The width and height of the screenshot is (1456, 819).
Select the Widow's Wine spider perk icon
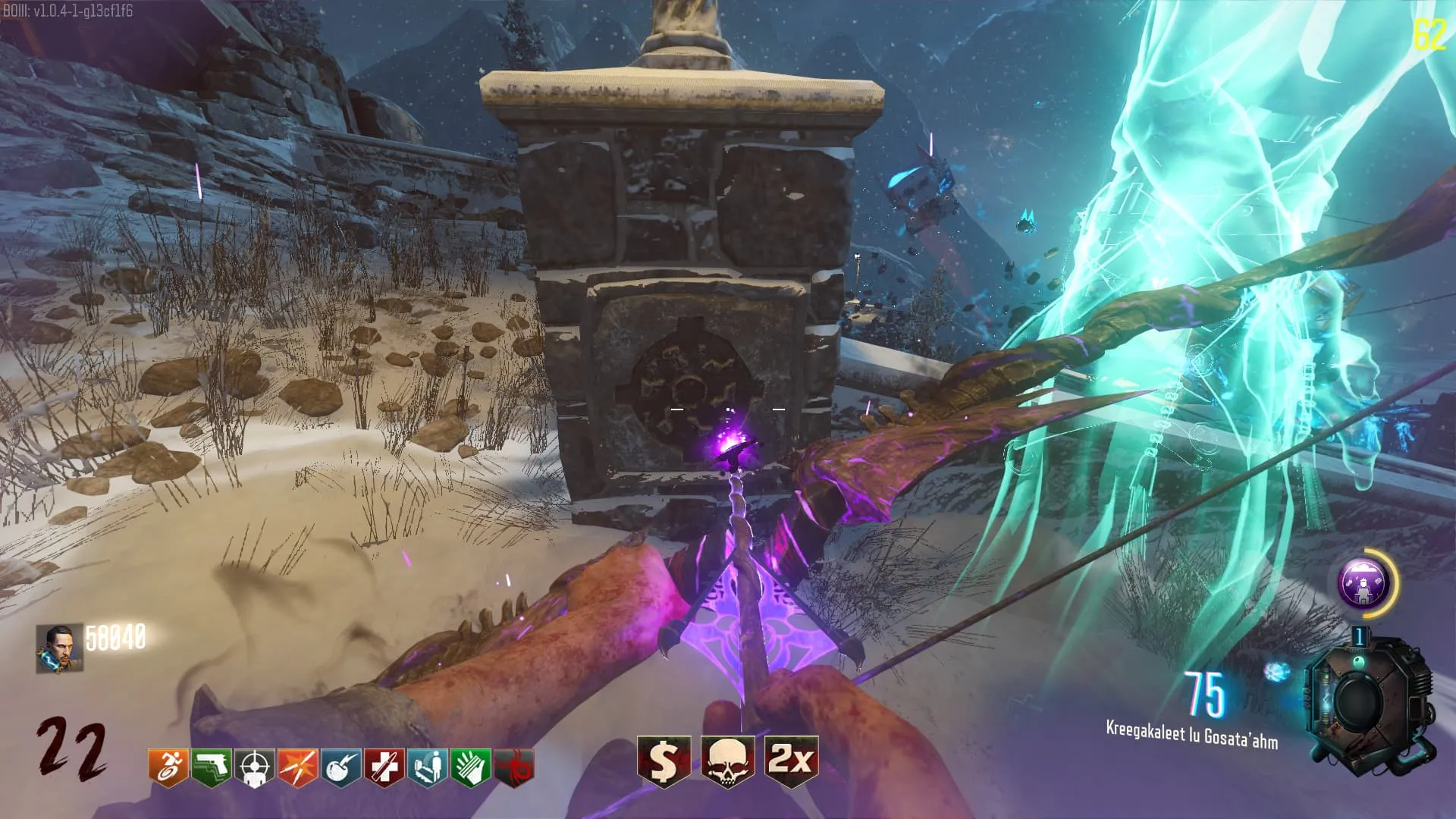click(513, 767)
